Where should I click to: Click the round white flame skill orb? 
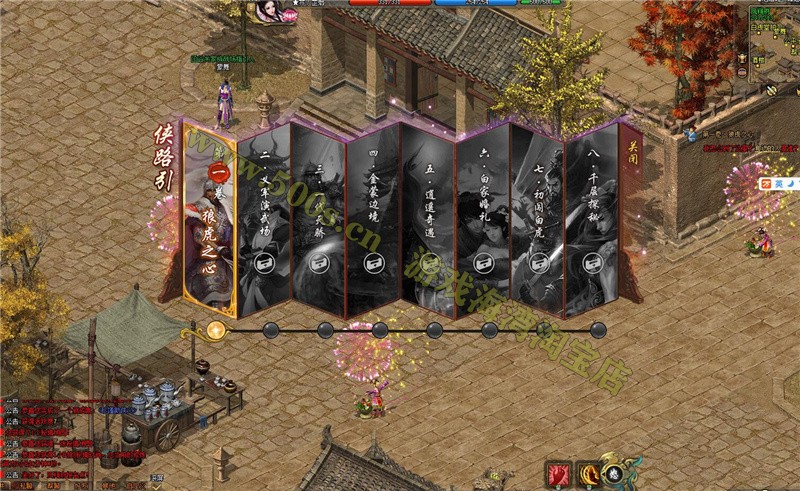click(x=616, y=474)
